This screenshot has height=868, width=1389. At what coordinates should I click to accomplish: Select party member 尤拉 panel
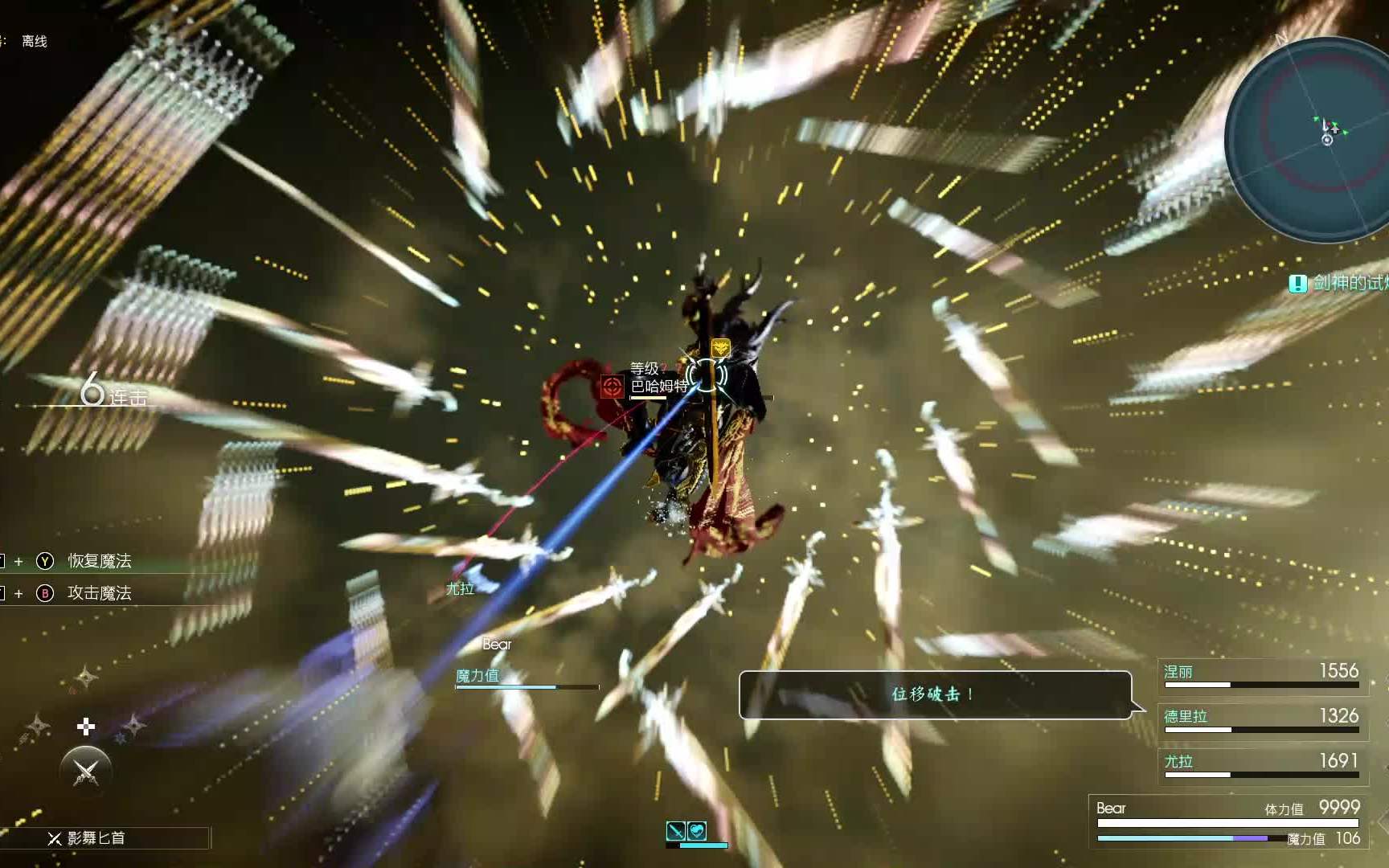(1260, 764)
